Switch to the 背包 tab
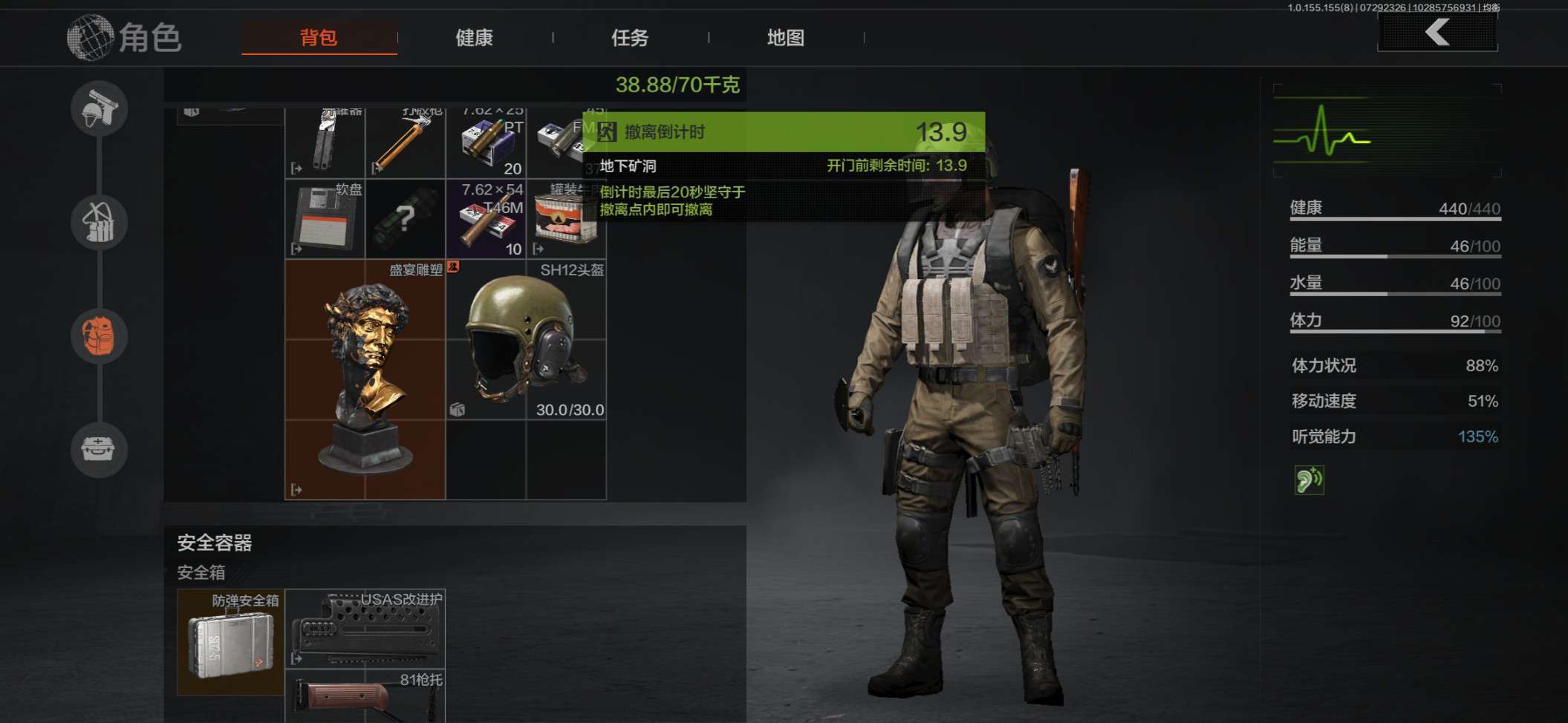This screenshot has width=1568, height=723. coord(319,38)
